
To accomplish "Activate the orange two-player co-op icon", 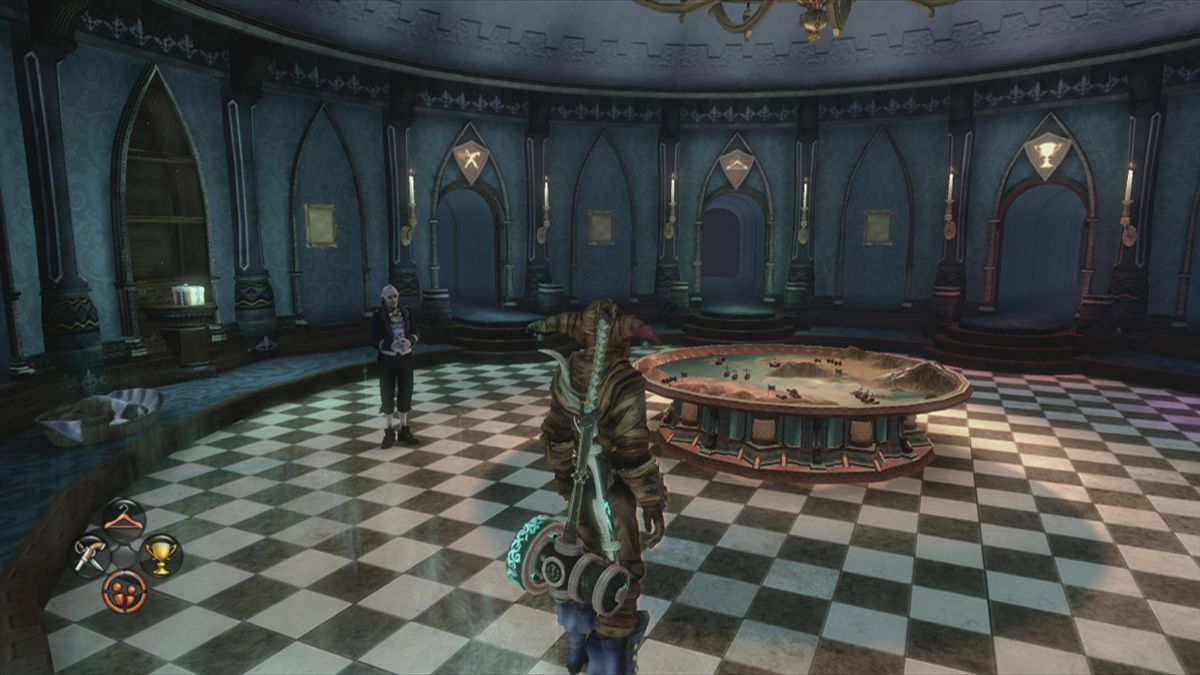I will tap(124, 590).
